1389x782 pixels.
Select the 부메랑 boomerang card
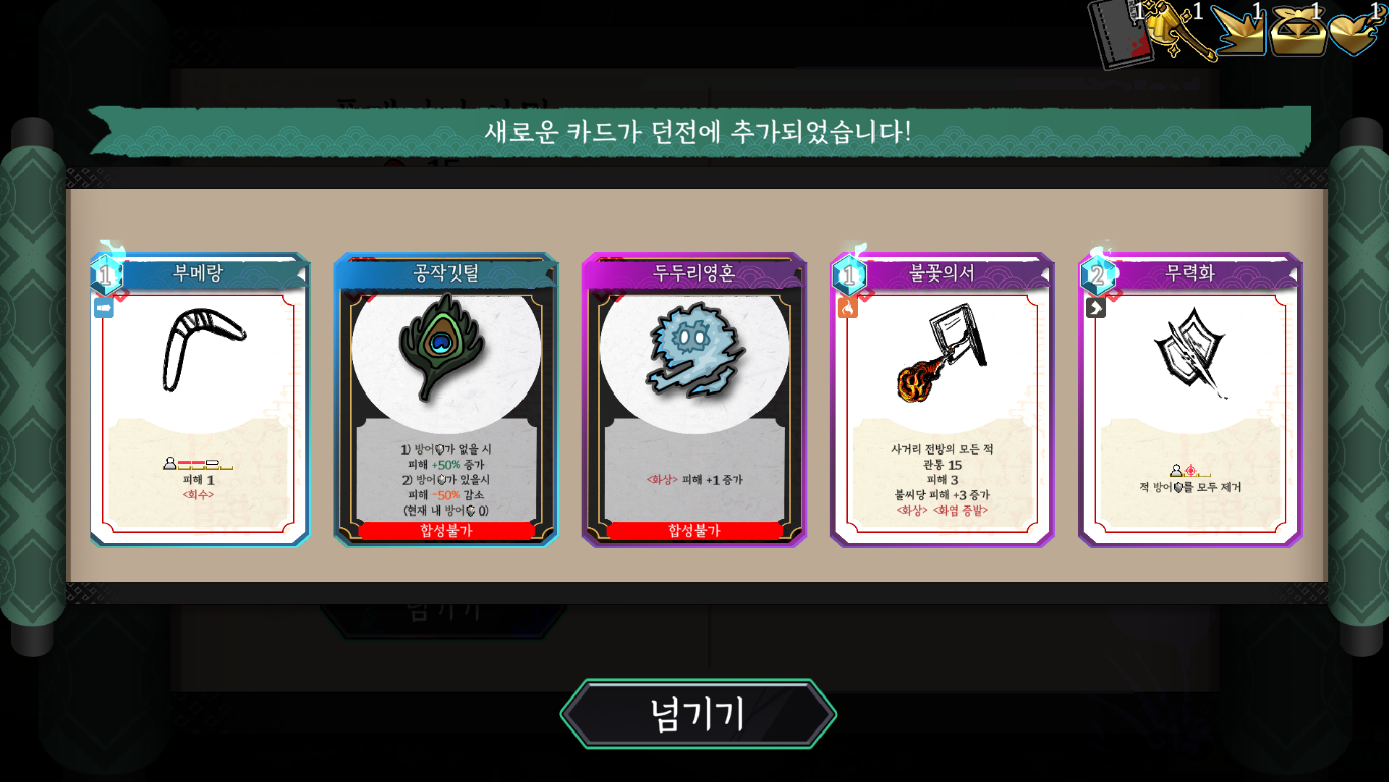pyautogui.click(x=200, y=400)
